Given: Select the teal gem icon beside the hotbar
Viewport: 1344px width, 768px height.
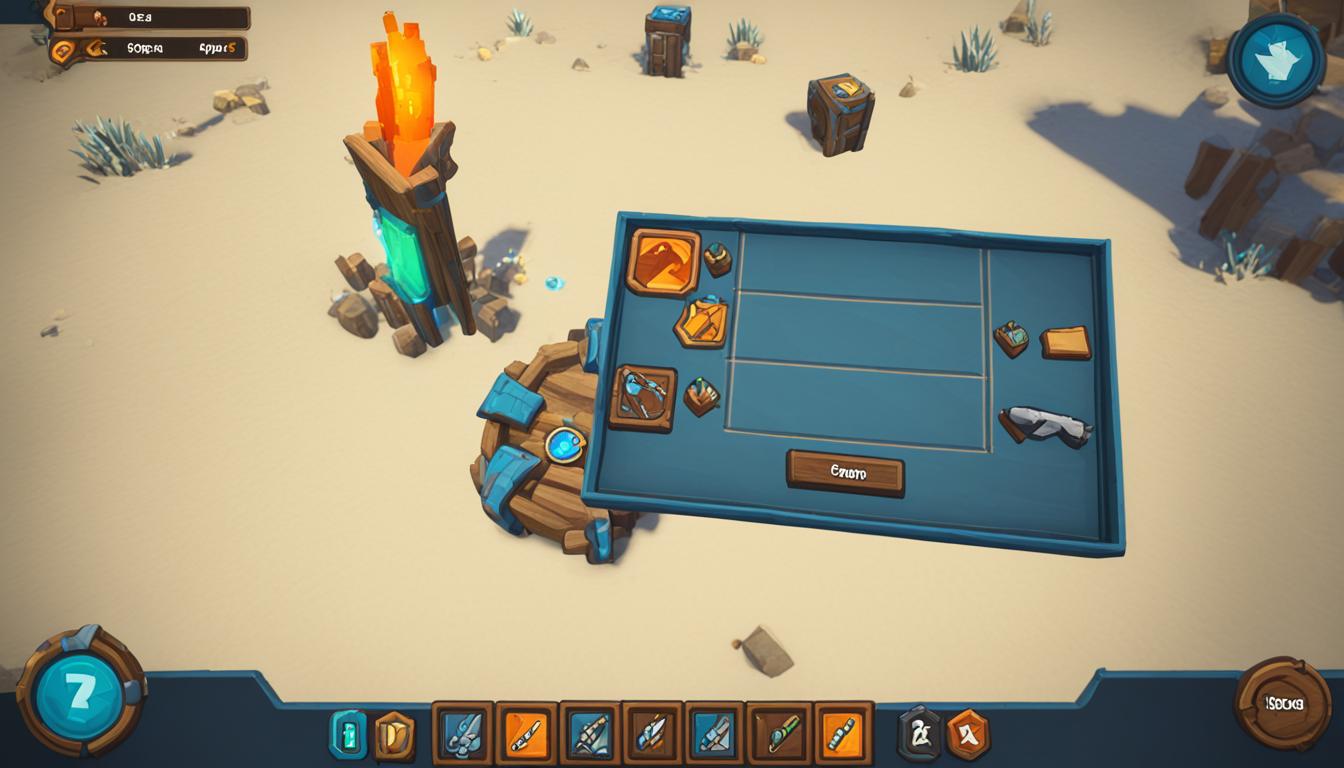Looking at the screenshot, I should coord(348,735).
